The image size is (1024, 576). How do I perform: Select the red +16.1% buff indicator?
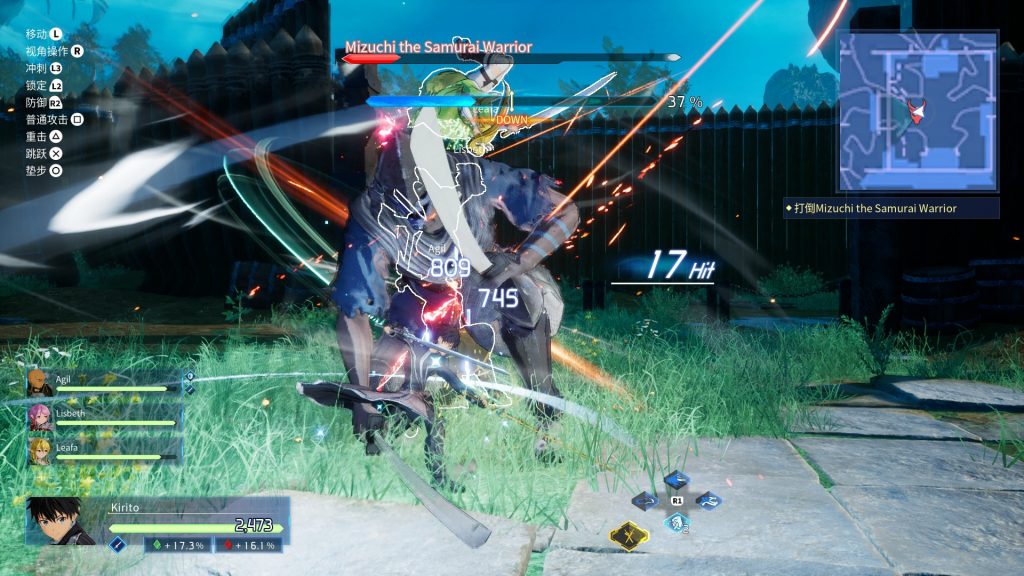tap(247, 545)
